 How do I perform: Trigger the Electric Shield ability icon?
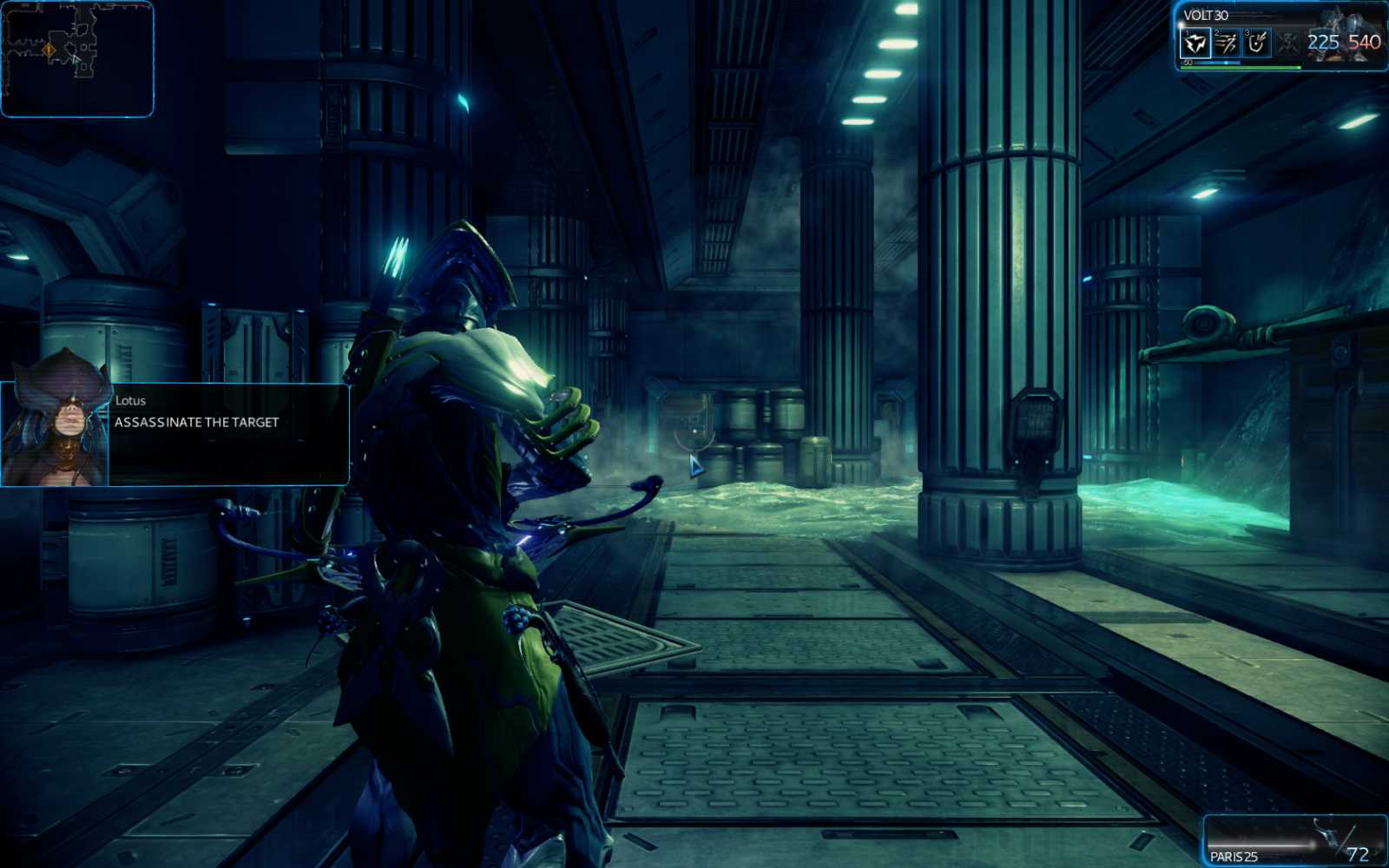click(x=1254, y=43)
